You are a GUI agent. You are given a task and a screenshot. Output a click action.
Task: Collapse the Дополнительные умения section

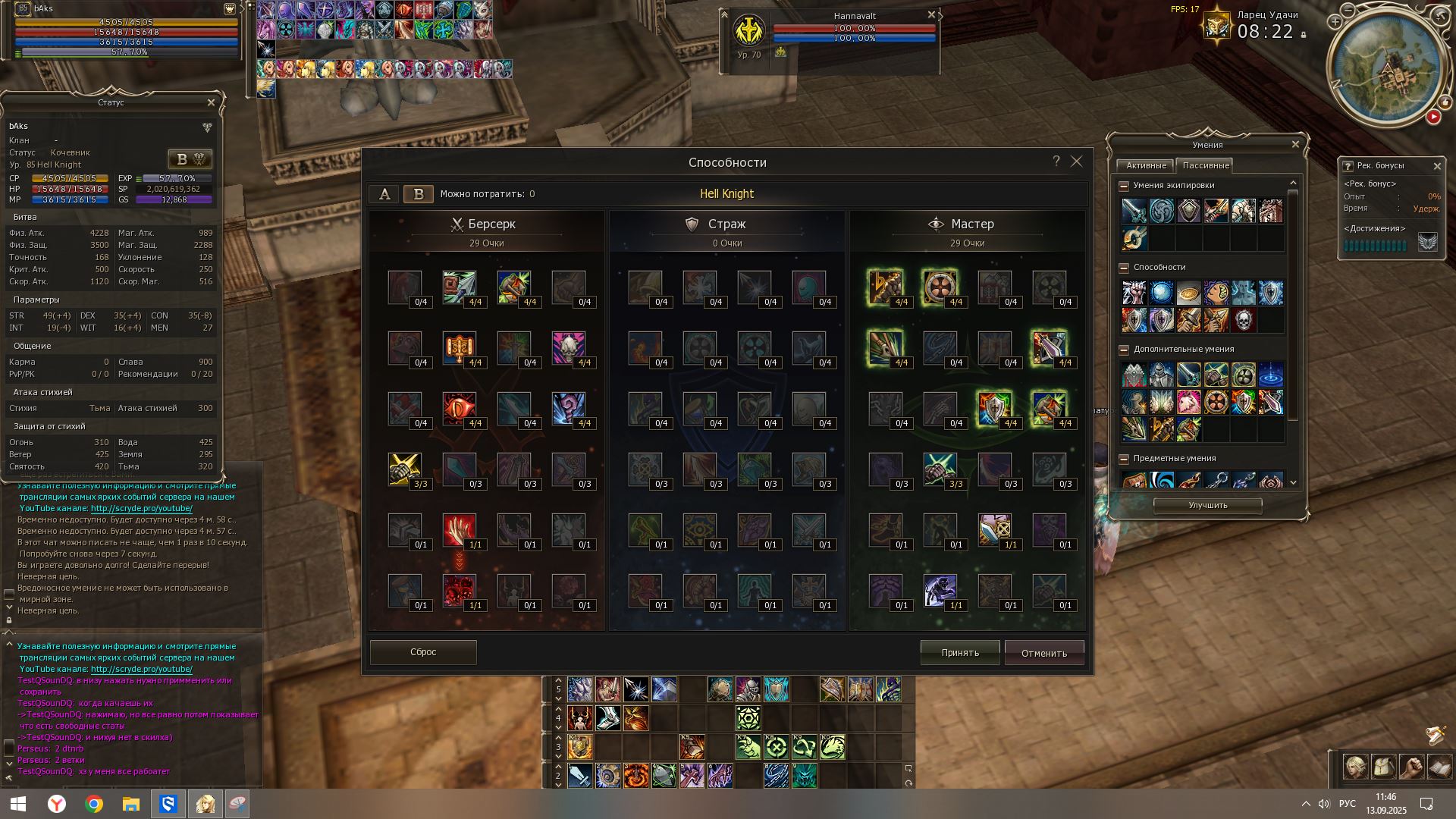pyautogui.click(x=1124, y=350)
